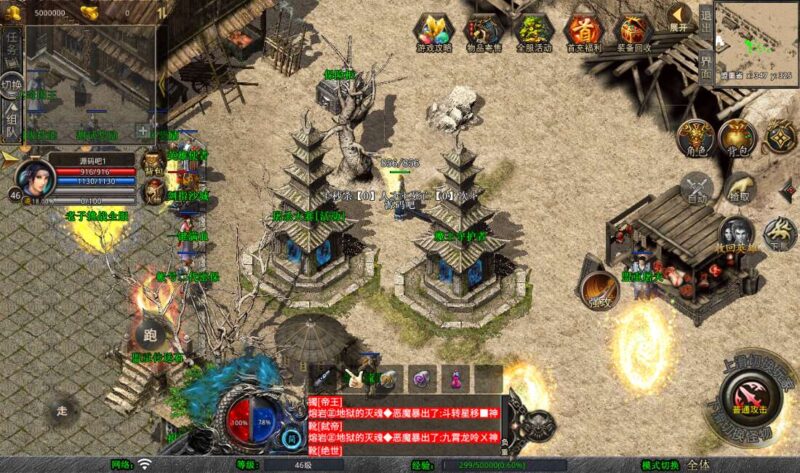800x473 pixels.
Task: Open the 背包 bag inventory
Action: click(738, 138)
